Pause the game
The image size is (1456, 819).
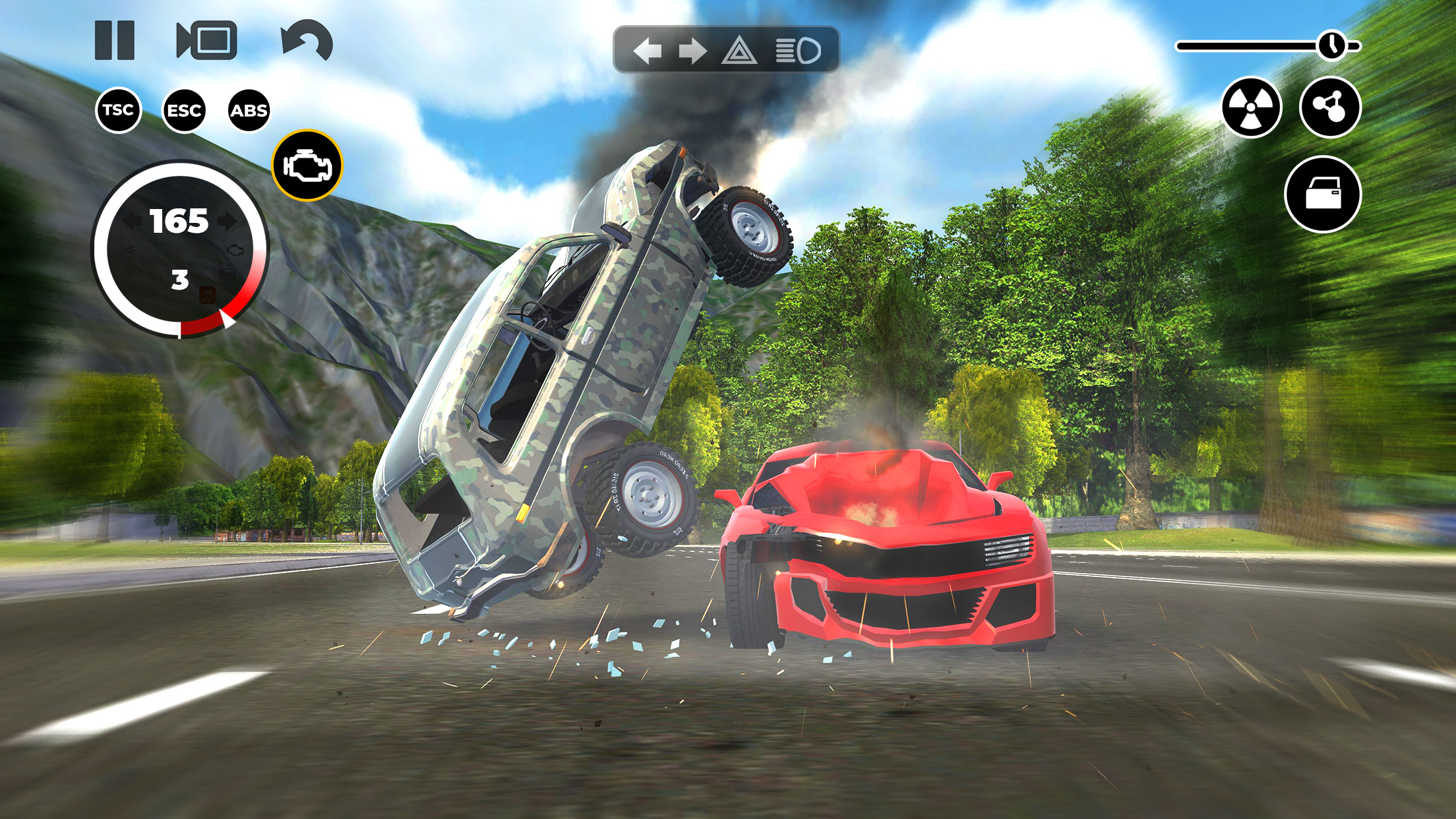tap(113, 42)
